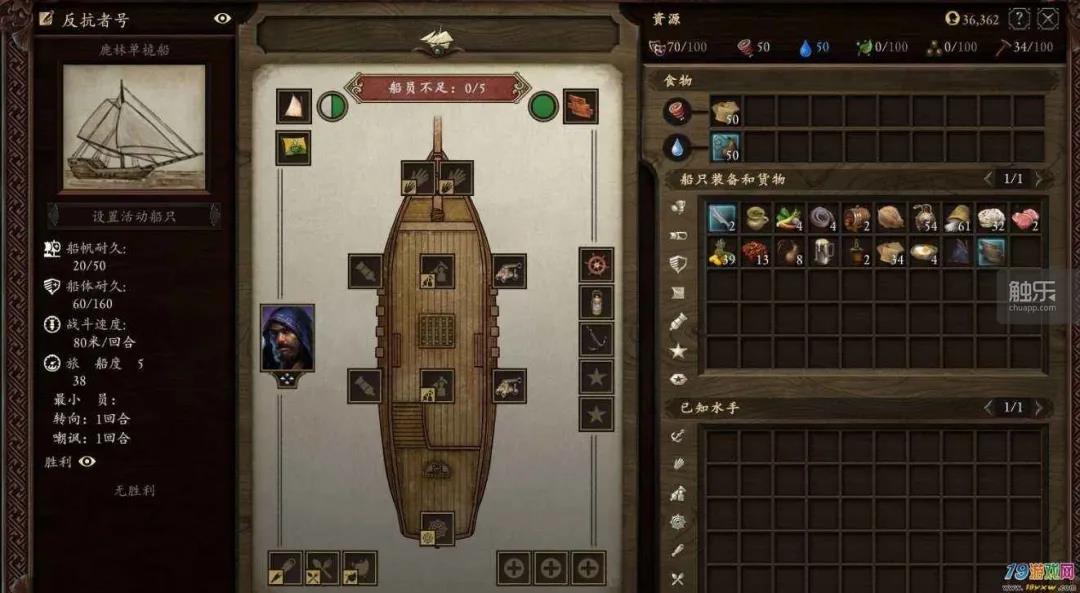Image resolution: width=1080 pixels, height=593 pixels.
Task: Click the edit ship name pencil icon
Action: pyautogui.click(x=47, y=19)
